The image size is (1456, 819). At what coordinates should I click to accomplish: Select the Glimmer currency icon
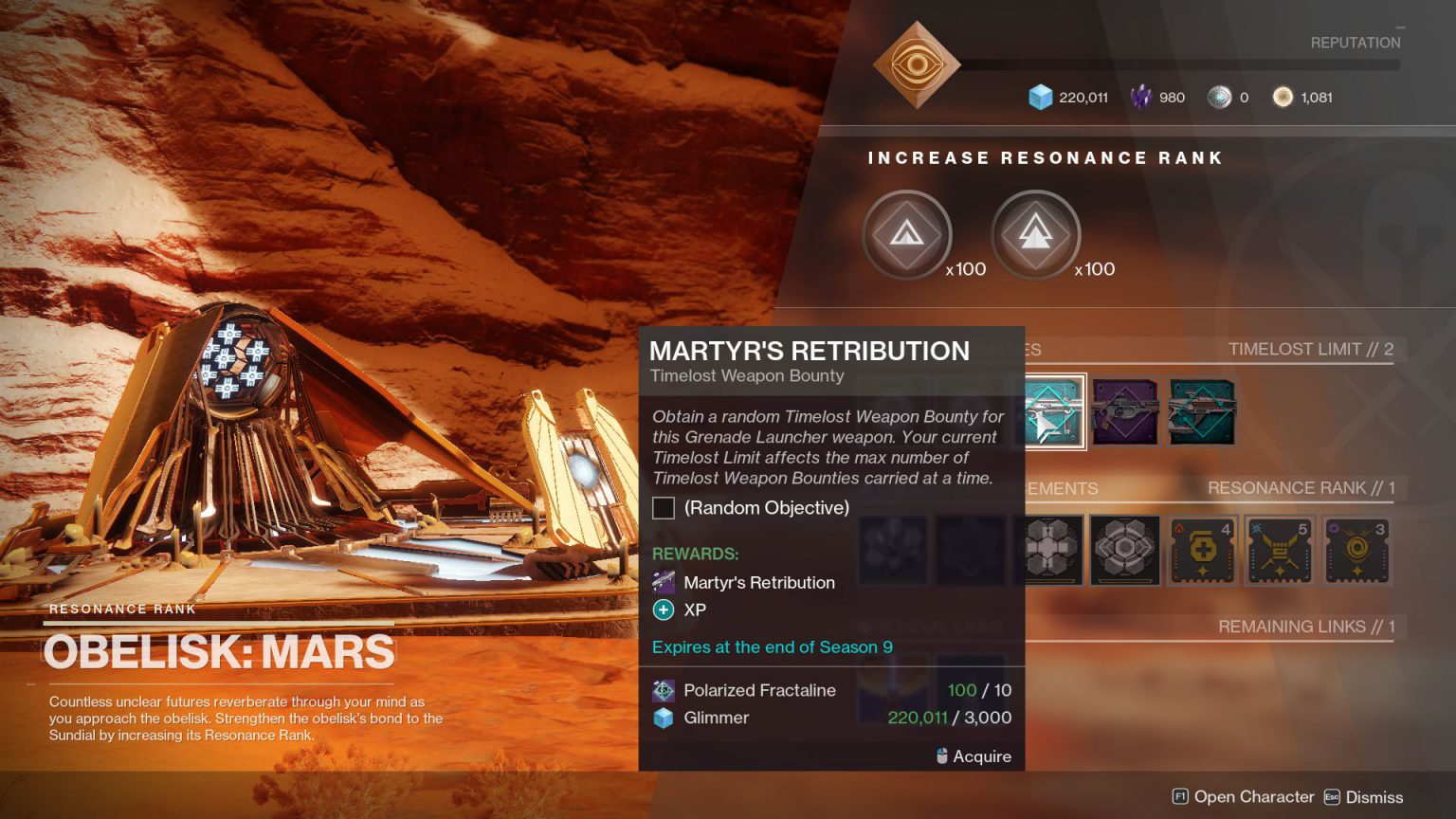coord(1041,97)
